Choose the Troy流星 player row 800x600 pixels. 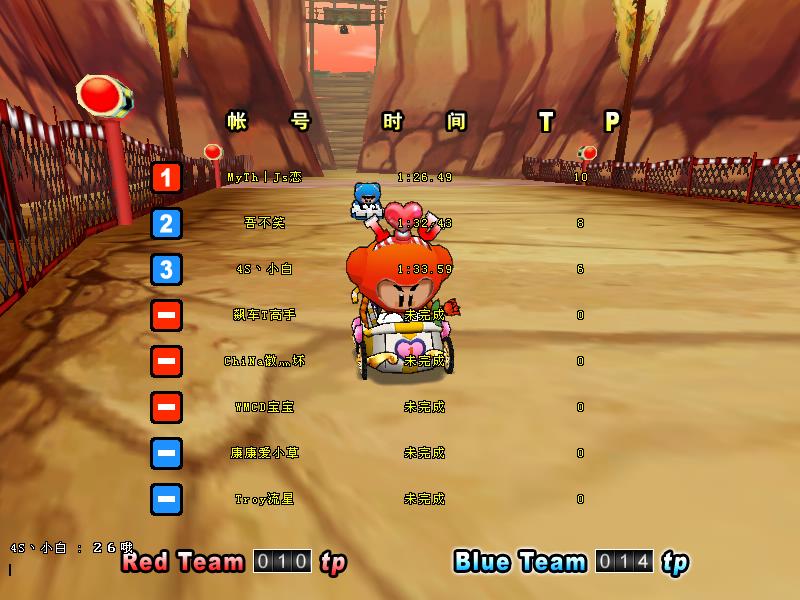(x=264, y=499)
